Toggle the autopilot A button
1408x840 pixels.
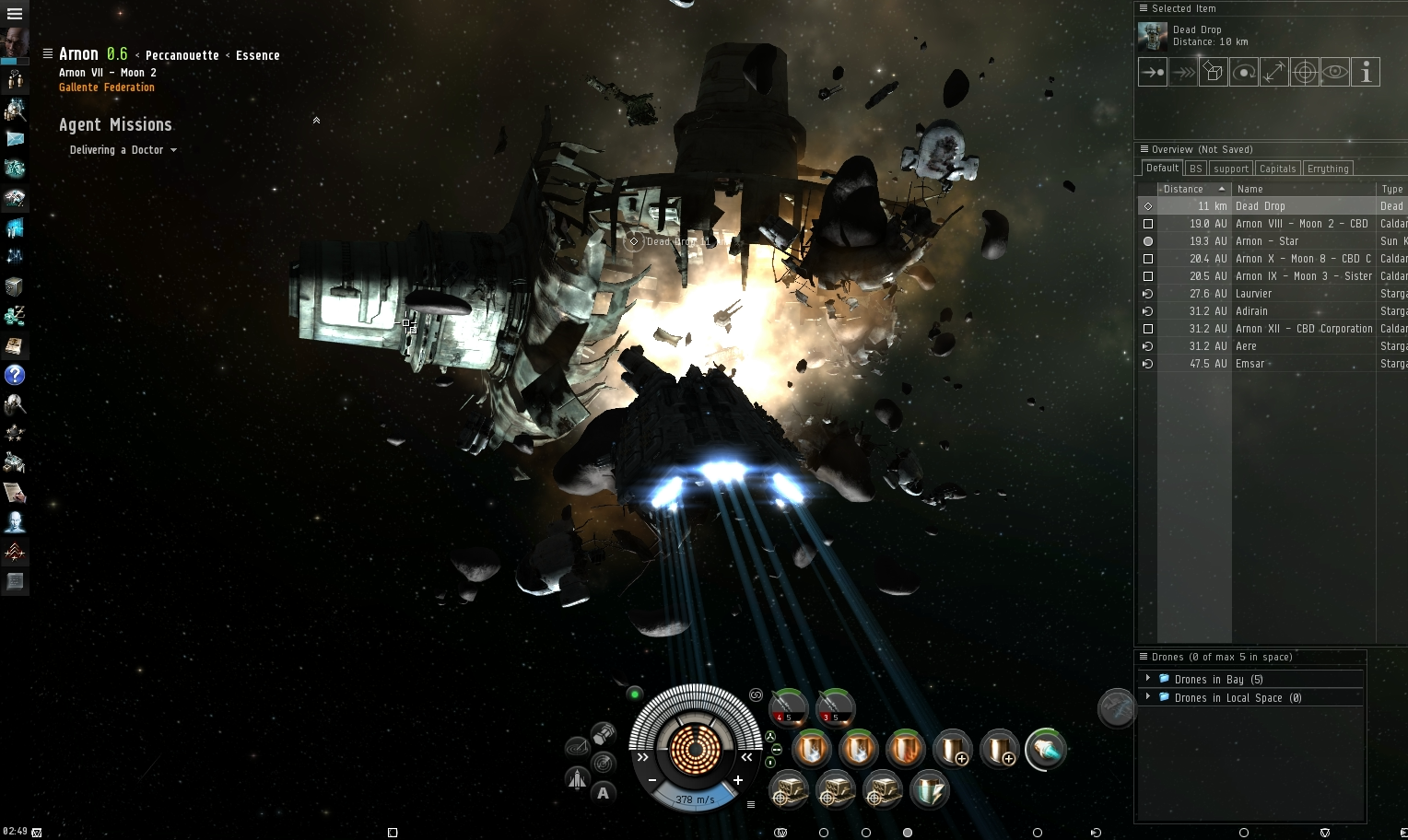point(604,793)
